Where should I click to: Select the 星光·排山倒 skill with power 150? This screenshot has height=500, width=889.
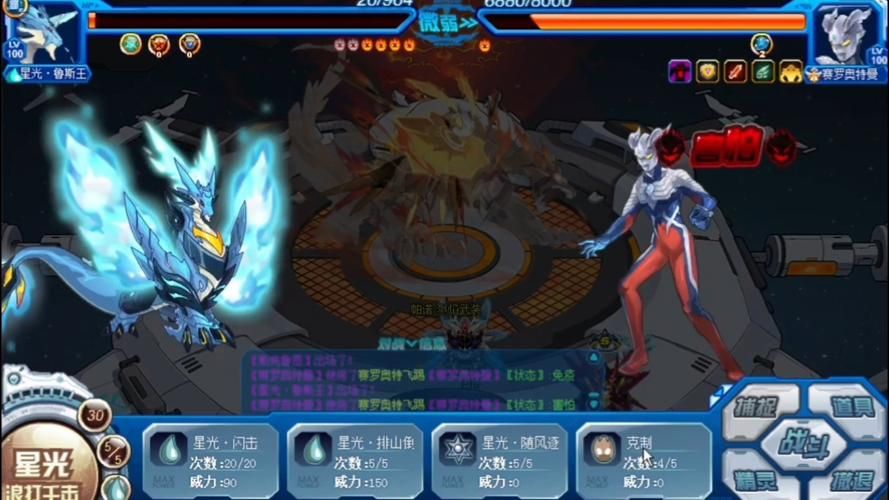pos(353,457)
